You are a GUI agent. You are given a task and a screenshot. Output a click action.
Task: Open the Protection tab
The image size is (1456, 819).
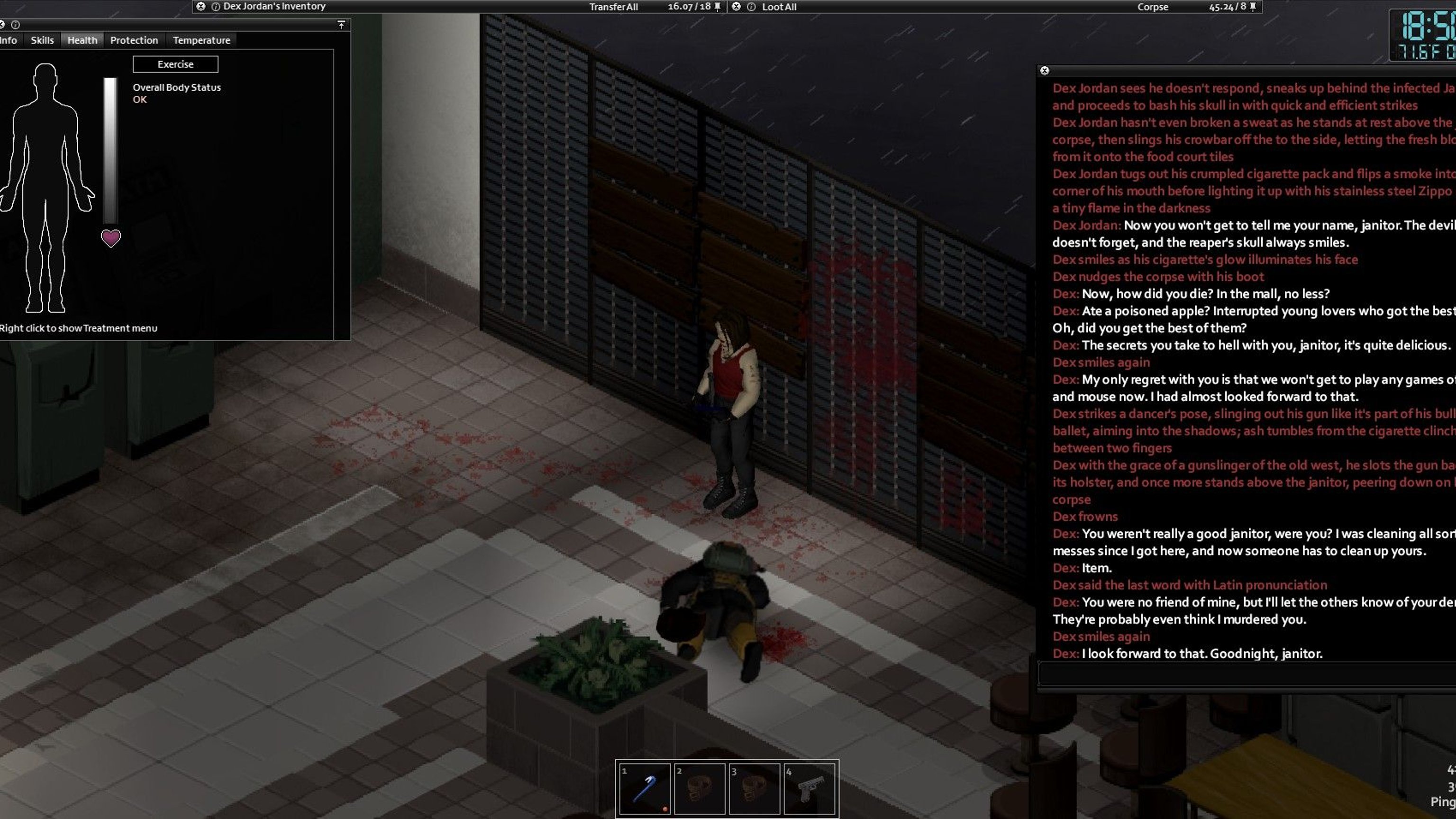[134, 40]
